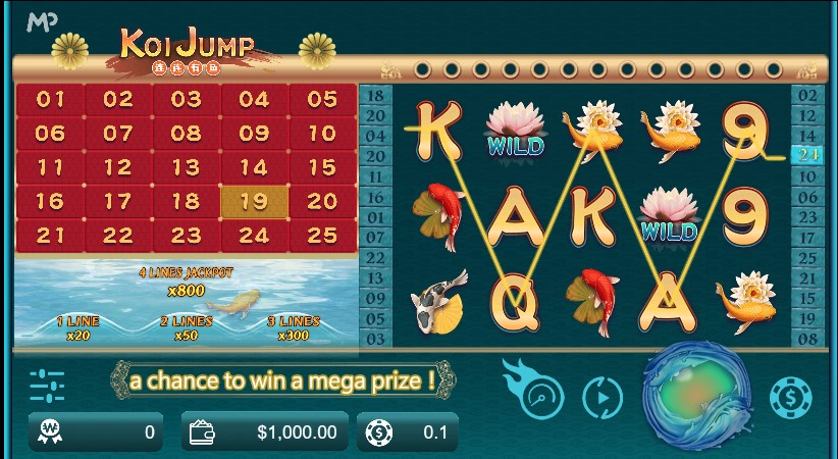Select the highlighted payline marker 21
The image size is (838, 459).
806,154
